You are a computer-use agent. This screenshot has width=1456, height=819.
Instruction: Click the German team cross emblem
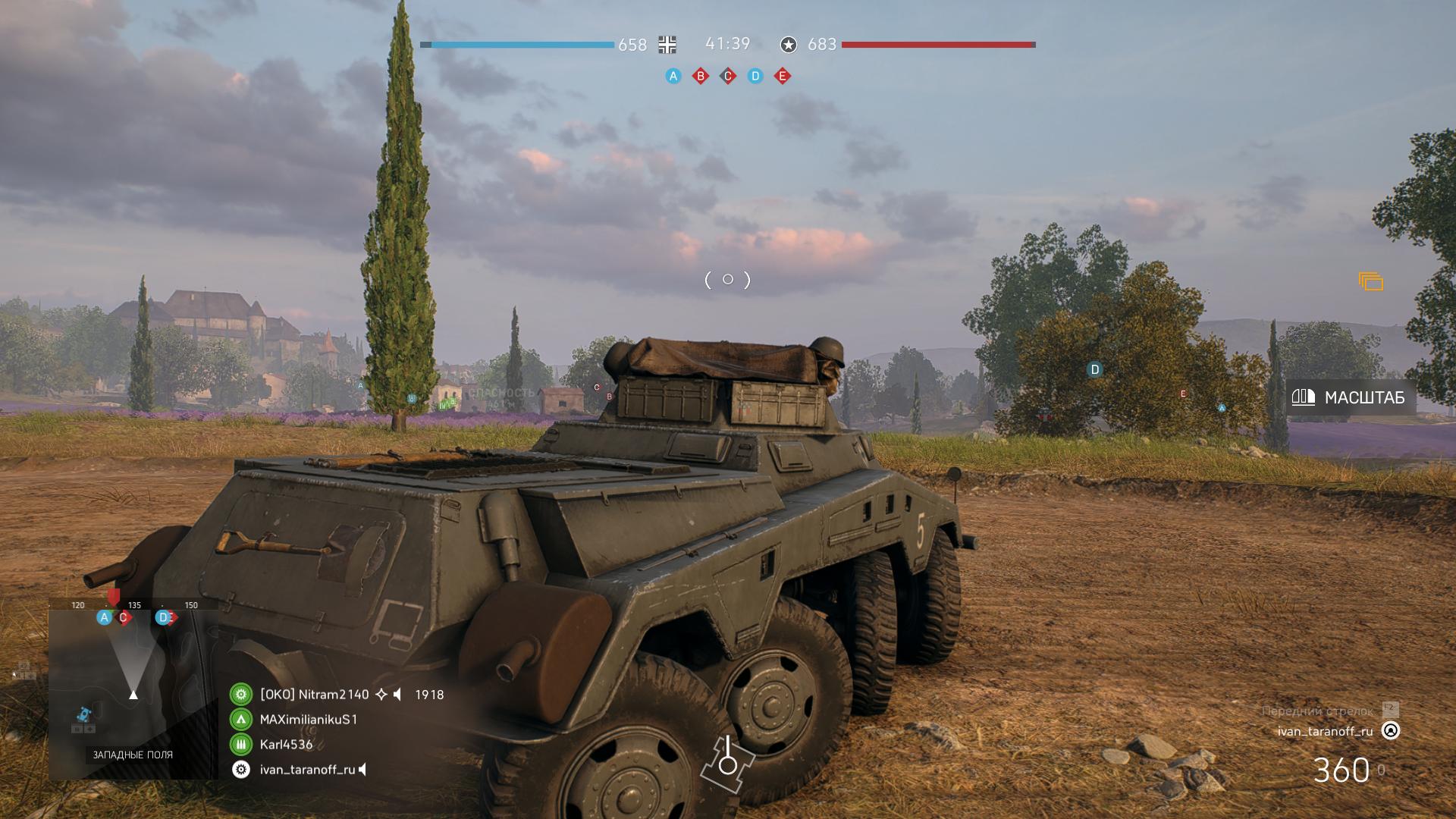click(x=667, y=45)
